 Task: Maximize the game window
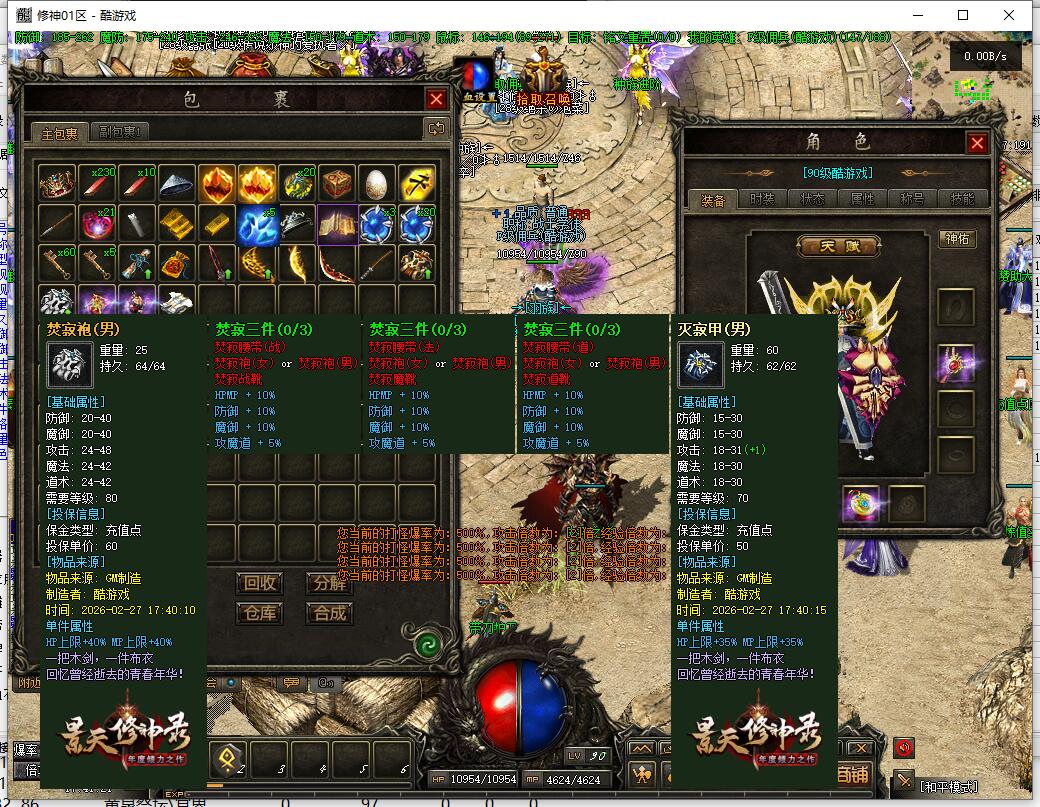coord(963,15)
